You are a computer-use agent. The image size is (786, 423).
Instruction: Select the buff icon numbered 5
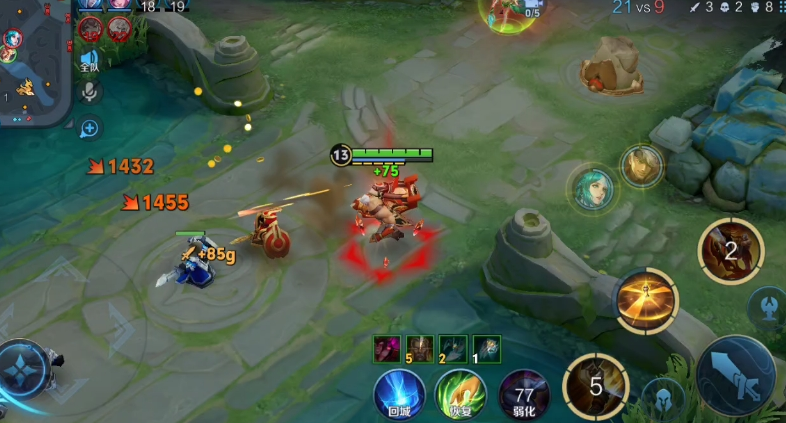[x=420, y=348]
